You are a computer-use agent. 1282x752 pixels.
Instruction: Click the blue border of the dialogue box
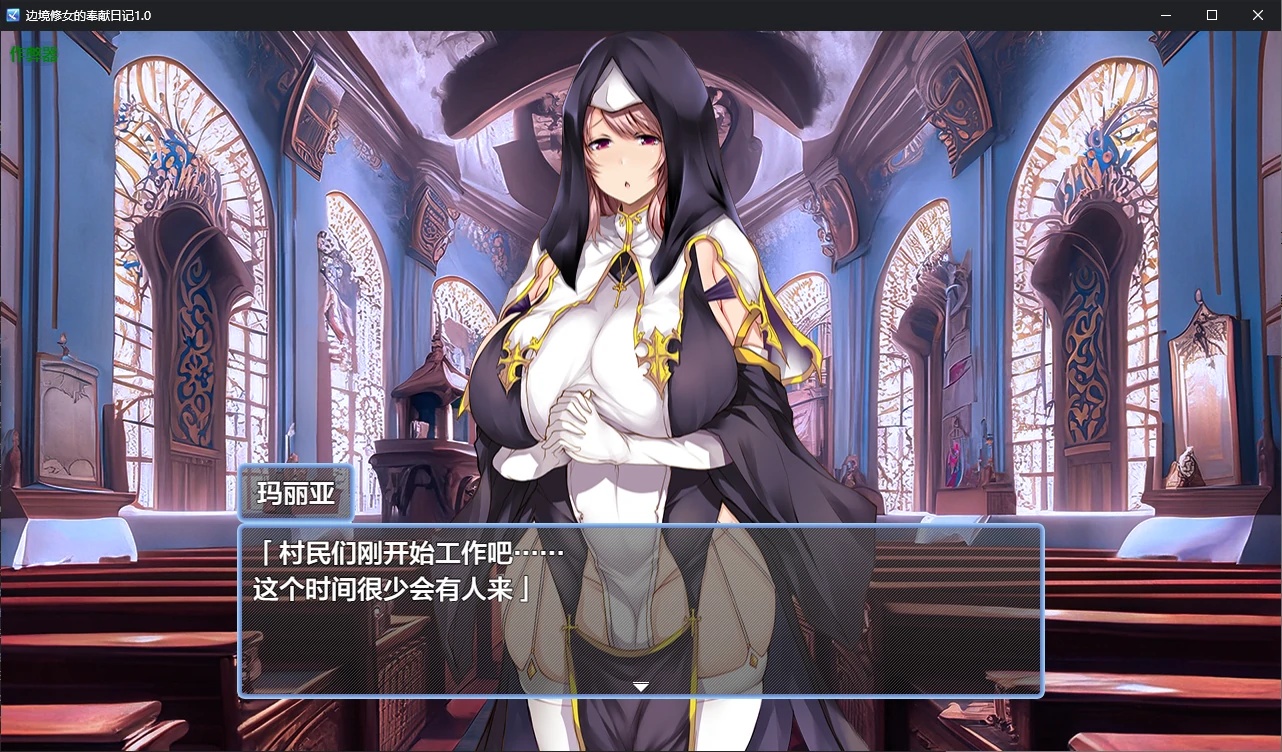(x=640, y=524)
